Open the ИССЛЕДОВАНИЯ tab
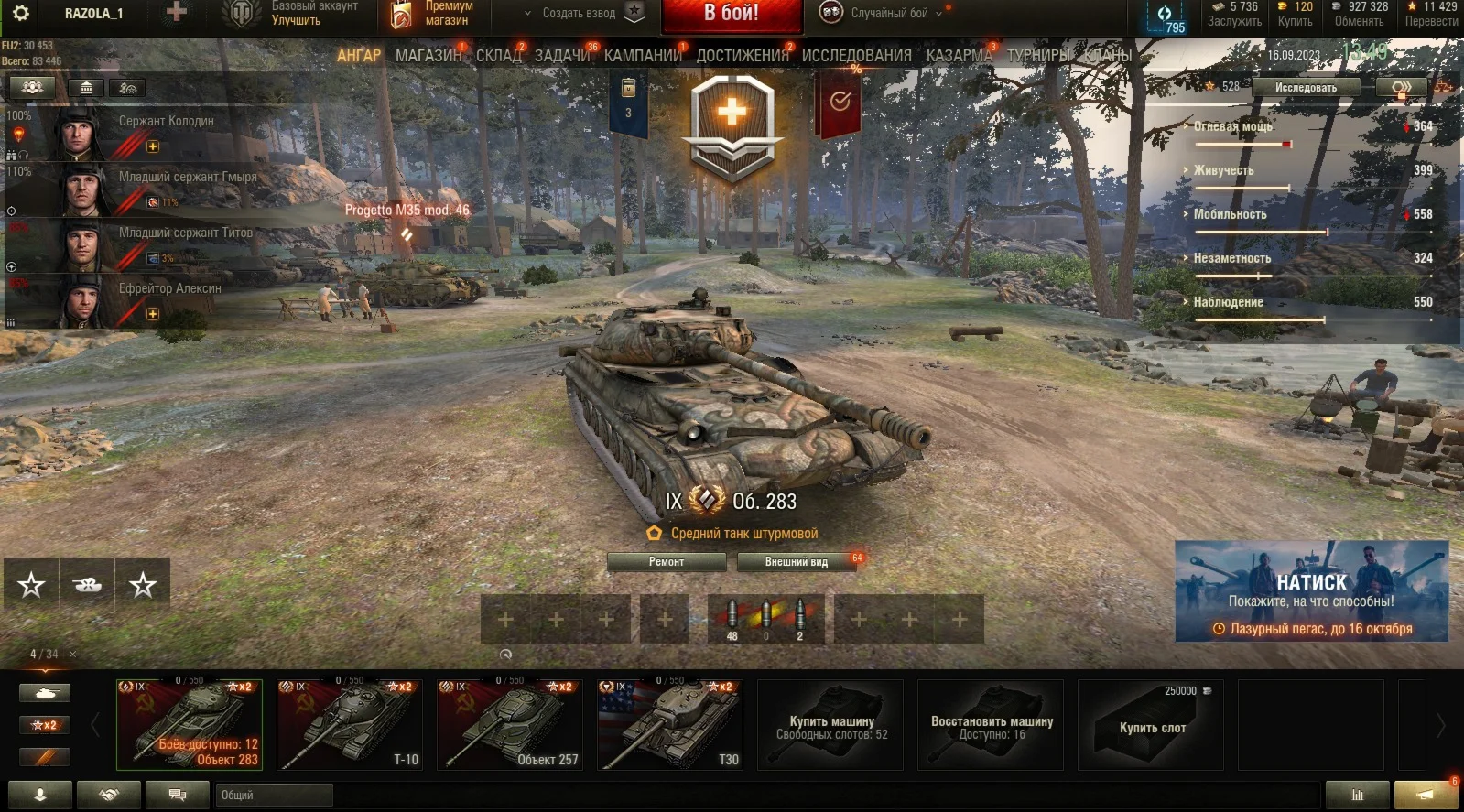This screenshot has width=1464, height=812. (x=856, y=55)
